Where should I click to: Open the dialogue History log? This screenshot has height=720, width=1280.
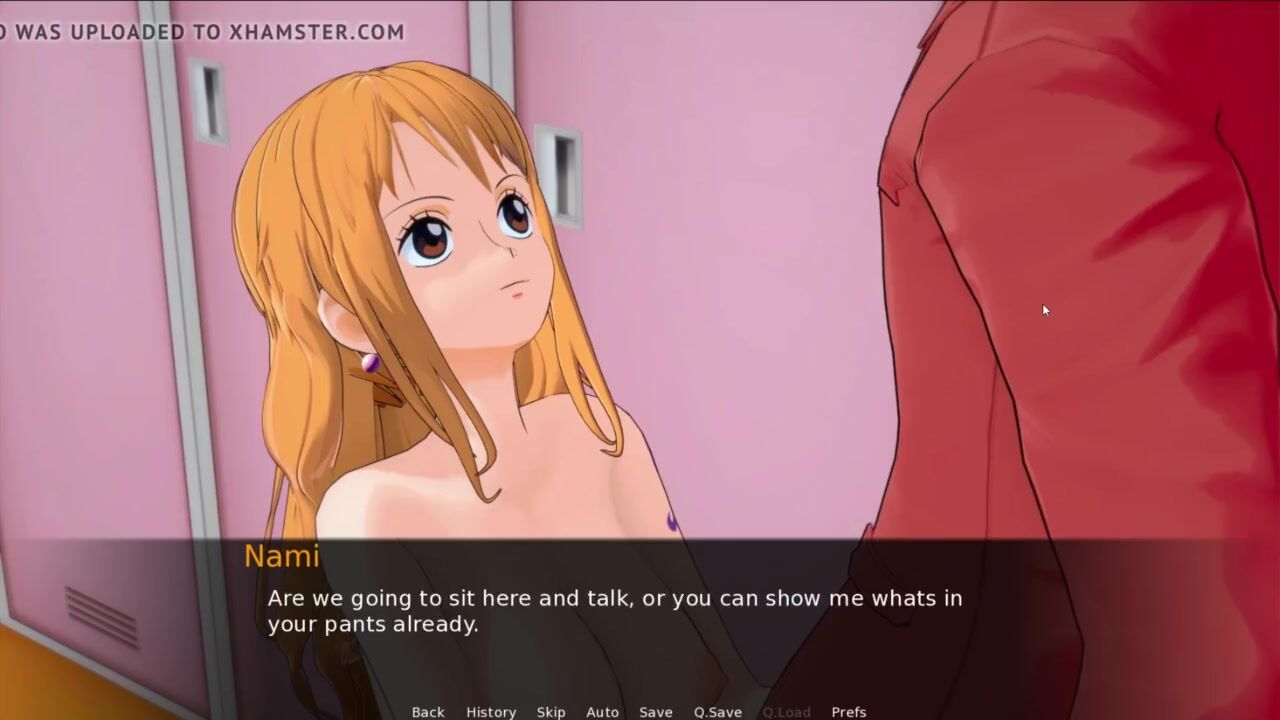click(x=491, y=712)
